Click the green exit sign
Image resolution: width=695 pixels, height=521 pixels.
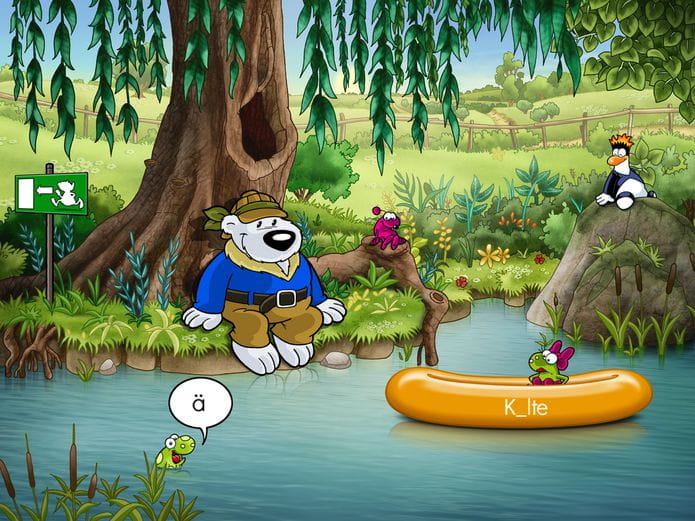pos(51,193)
